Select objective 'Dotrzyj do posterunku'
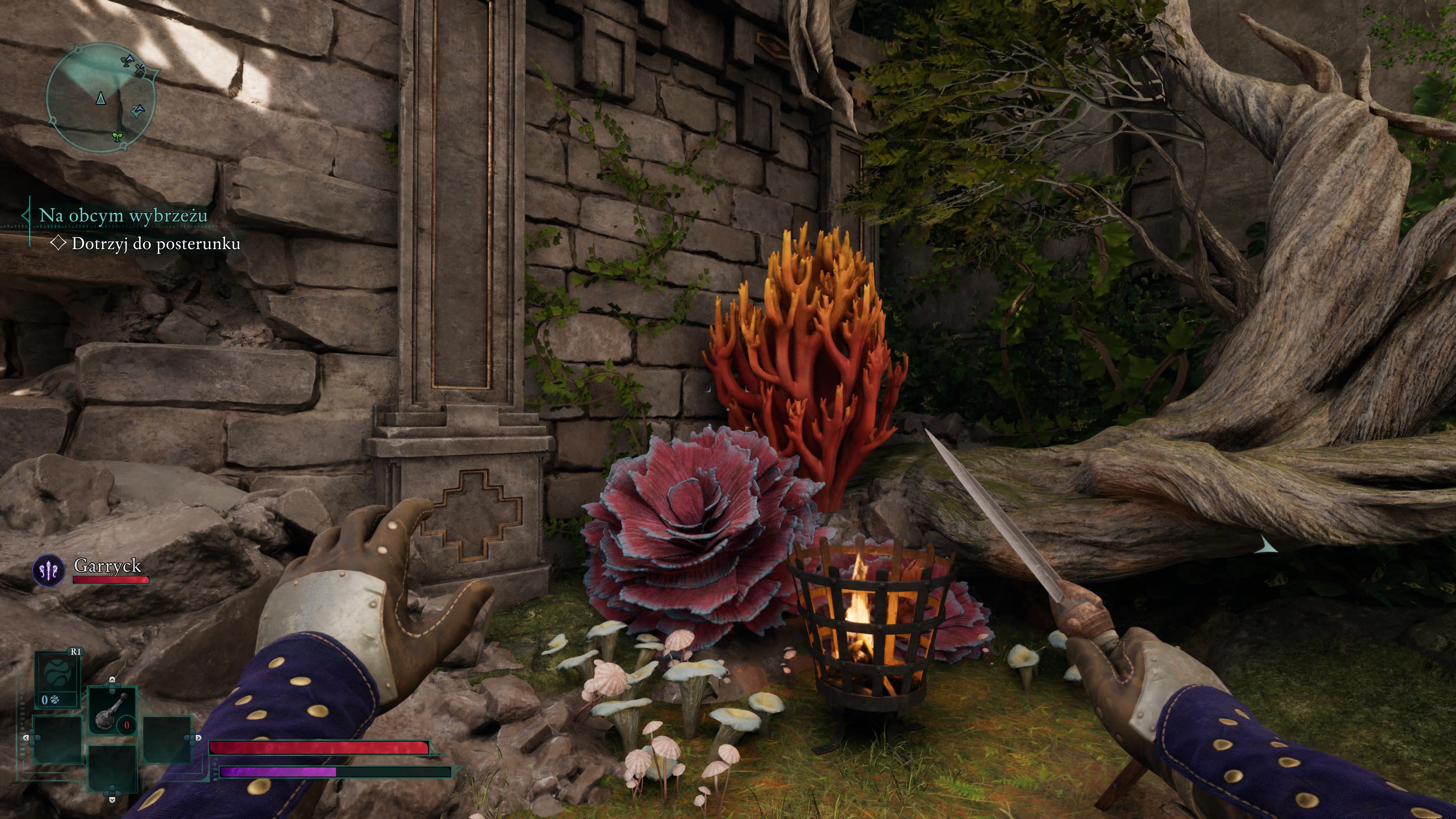The width and height of the screenshot is (1456, 819). 155,243
